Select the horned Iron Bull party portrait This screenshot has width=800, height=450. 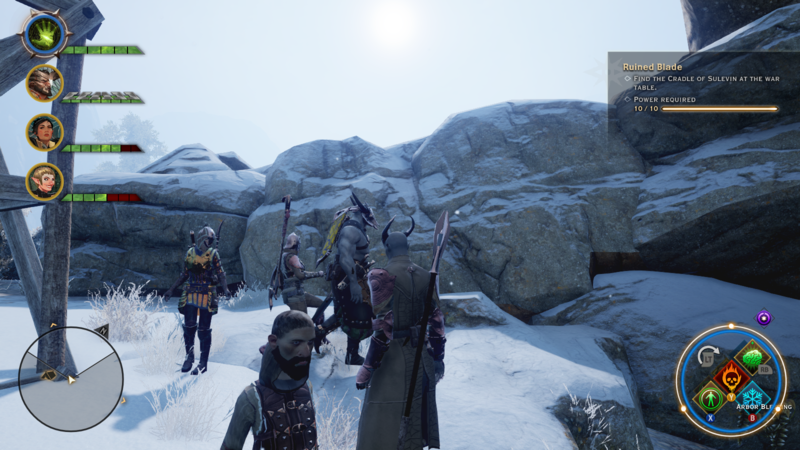coord(44,83)
